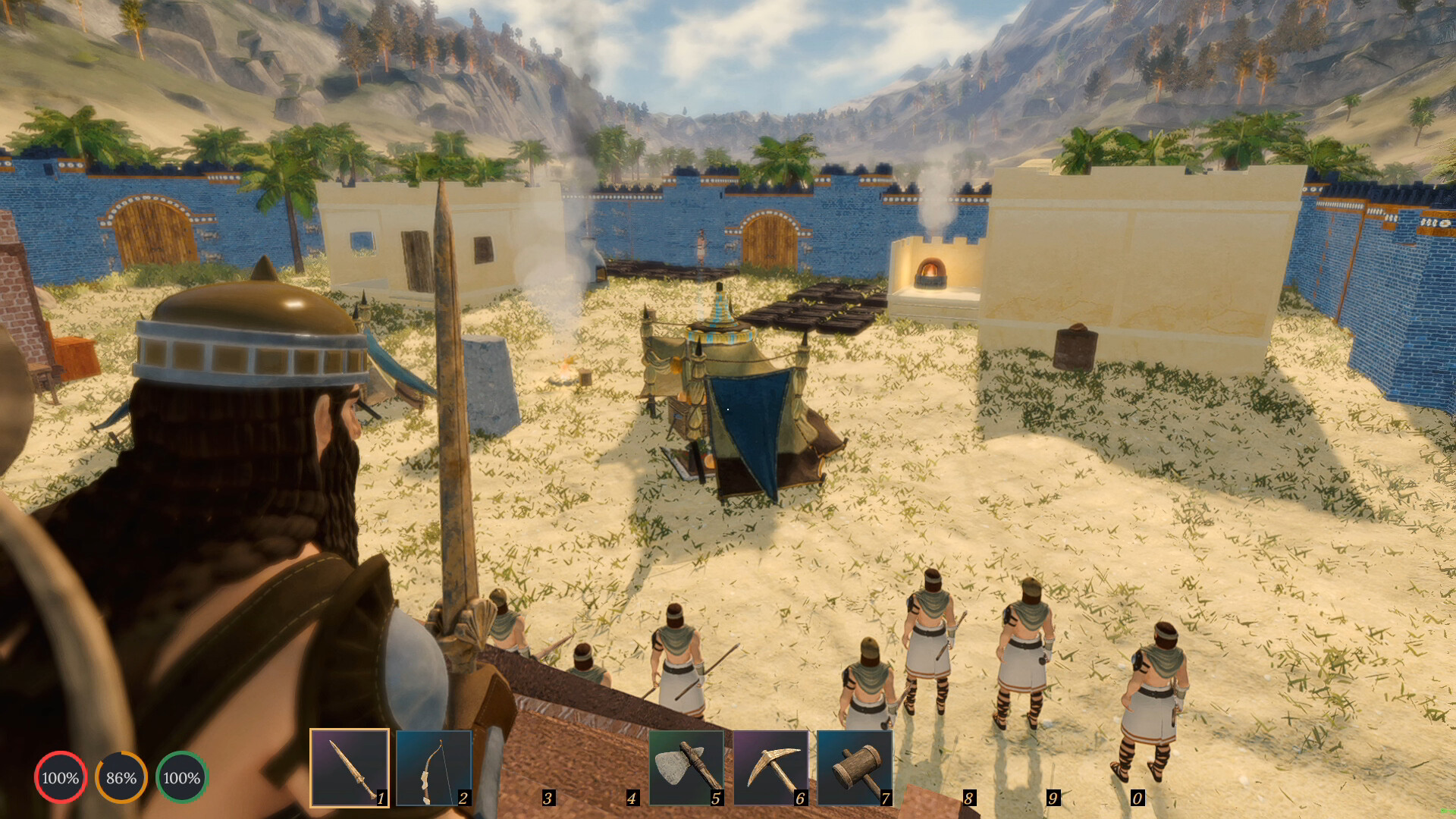Choose the stone axe in slot 5
This screenshot has width=1456, height=819.
point(686,767)
